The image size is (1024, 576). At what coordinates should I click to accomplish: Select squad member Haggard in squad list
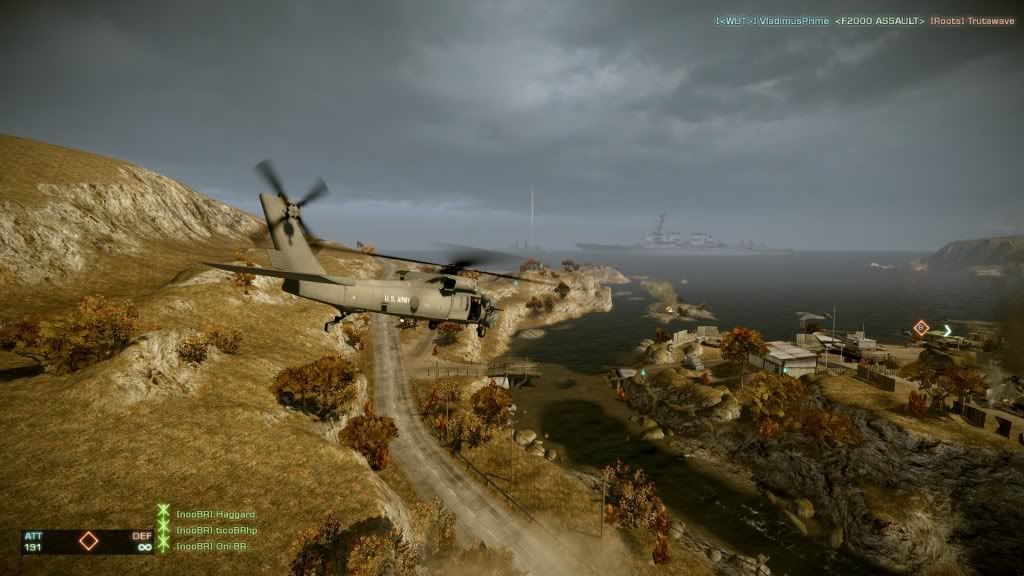click(x=214, y=514)
